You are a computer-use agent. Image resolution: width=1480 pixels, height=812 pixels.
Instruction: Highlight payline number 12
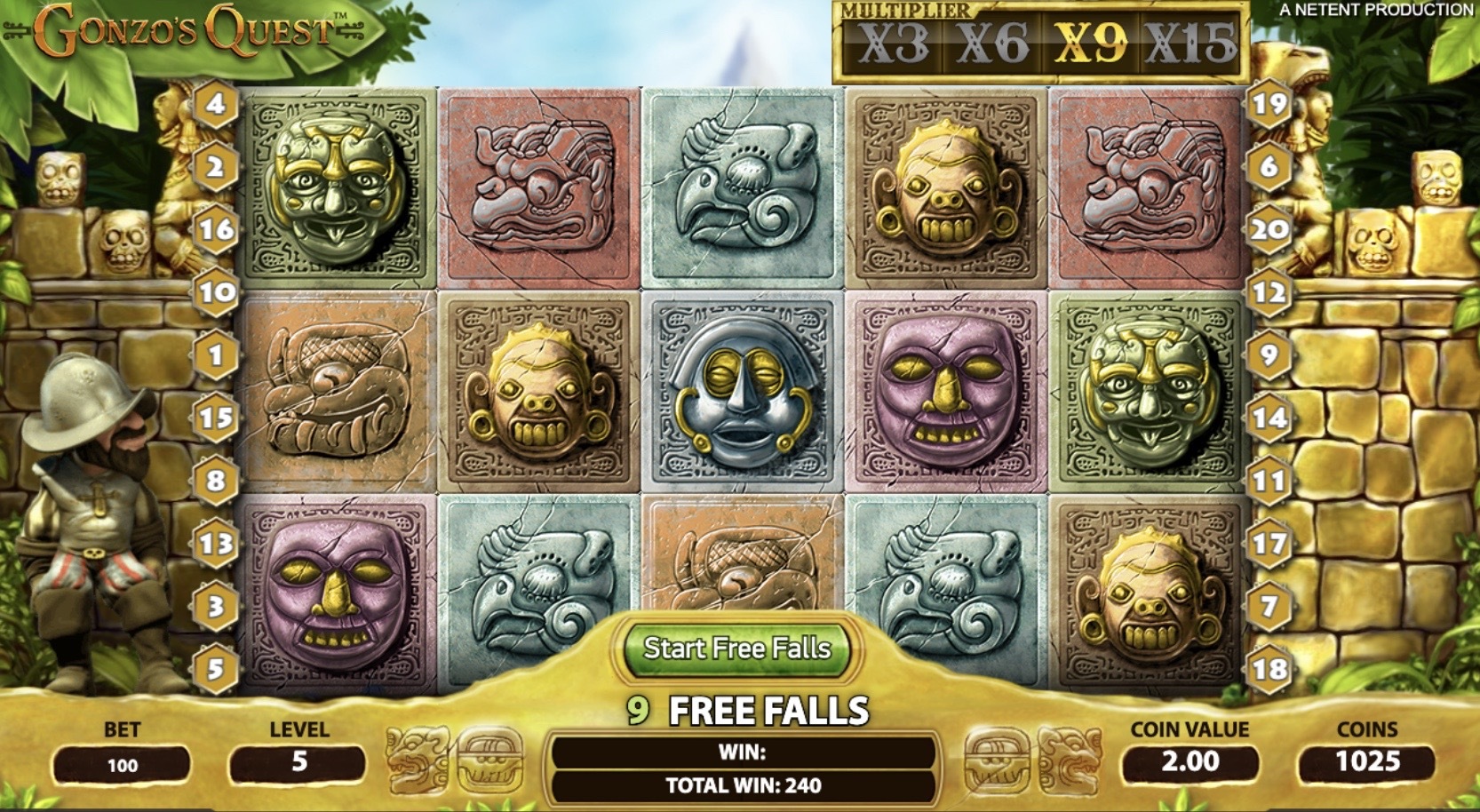coord(1269,292)
